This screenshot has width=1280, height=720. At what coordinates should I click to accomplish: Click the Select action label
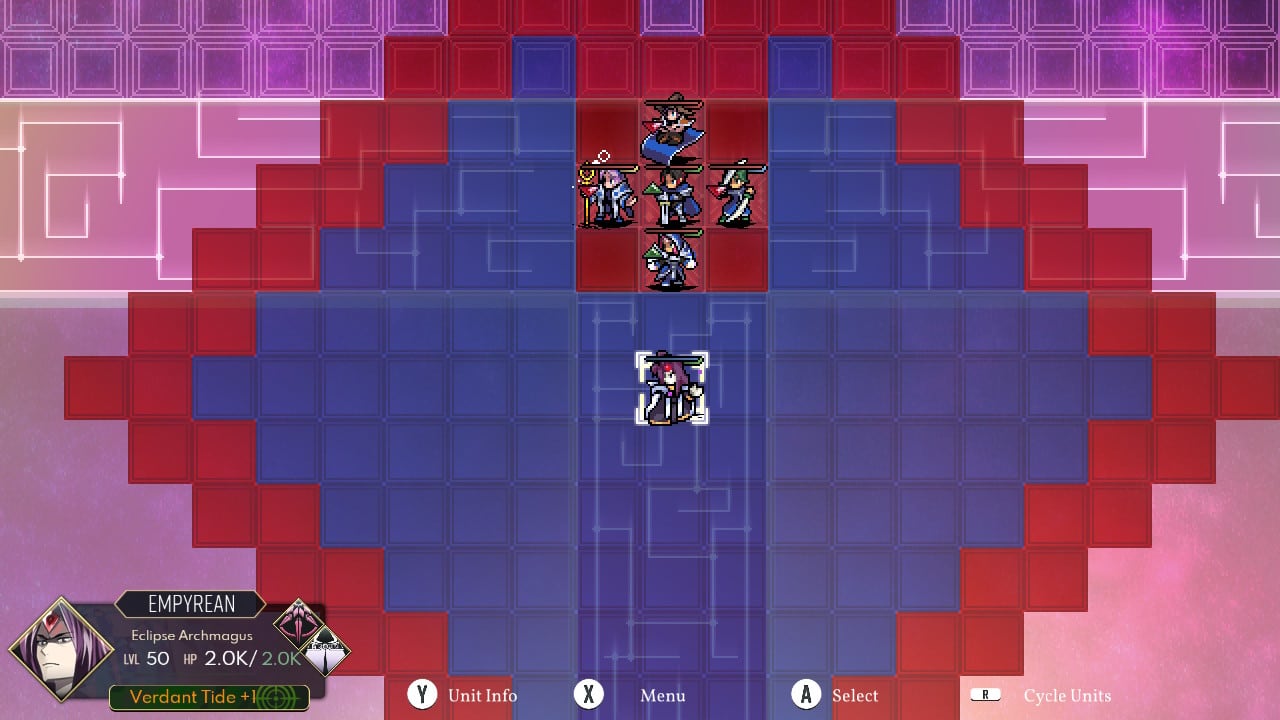coord(856,696)
